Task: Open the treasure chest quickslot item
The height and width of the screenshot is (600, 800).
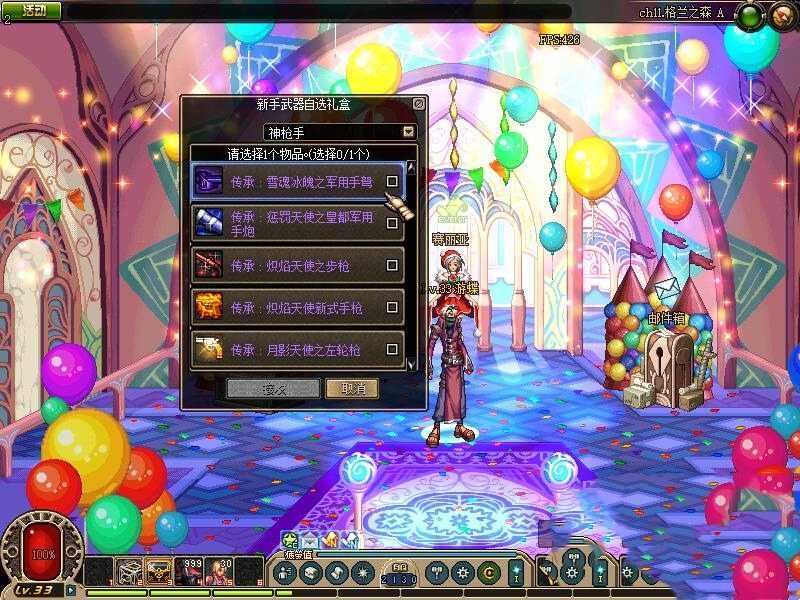Action: coord(158,572)
